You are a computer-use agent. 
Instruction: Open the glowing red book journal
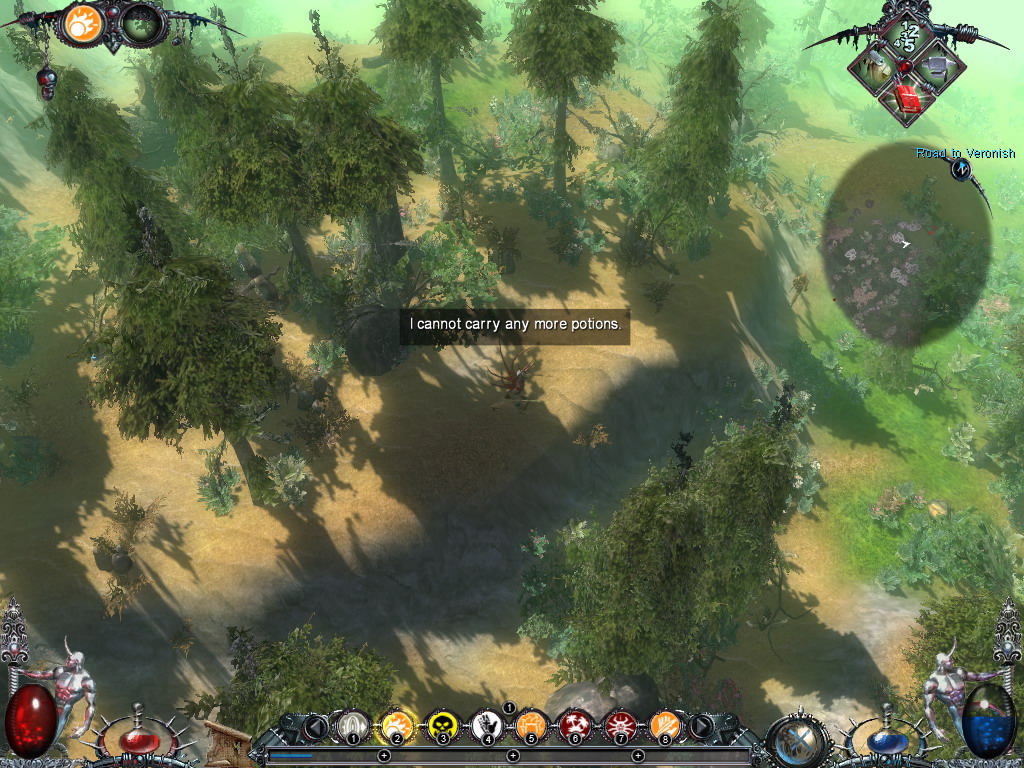pyautogui.click(x=906, y=98)
